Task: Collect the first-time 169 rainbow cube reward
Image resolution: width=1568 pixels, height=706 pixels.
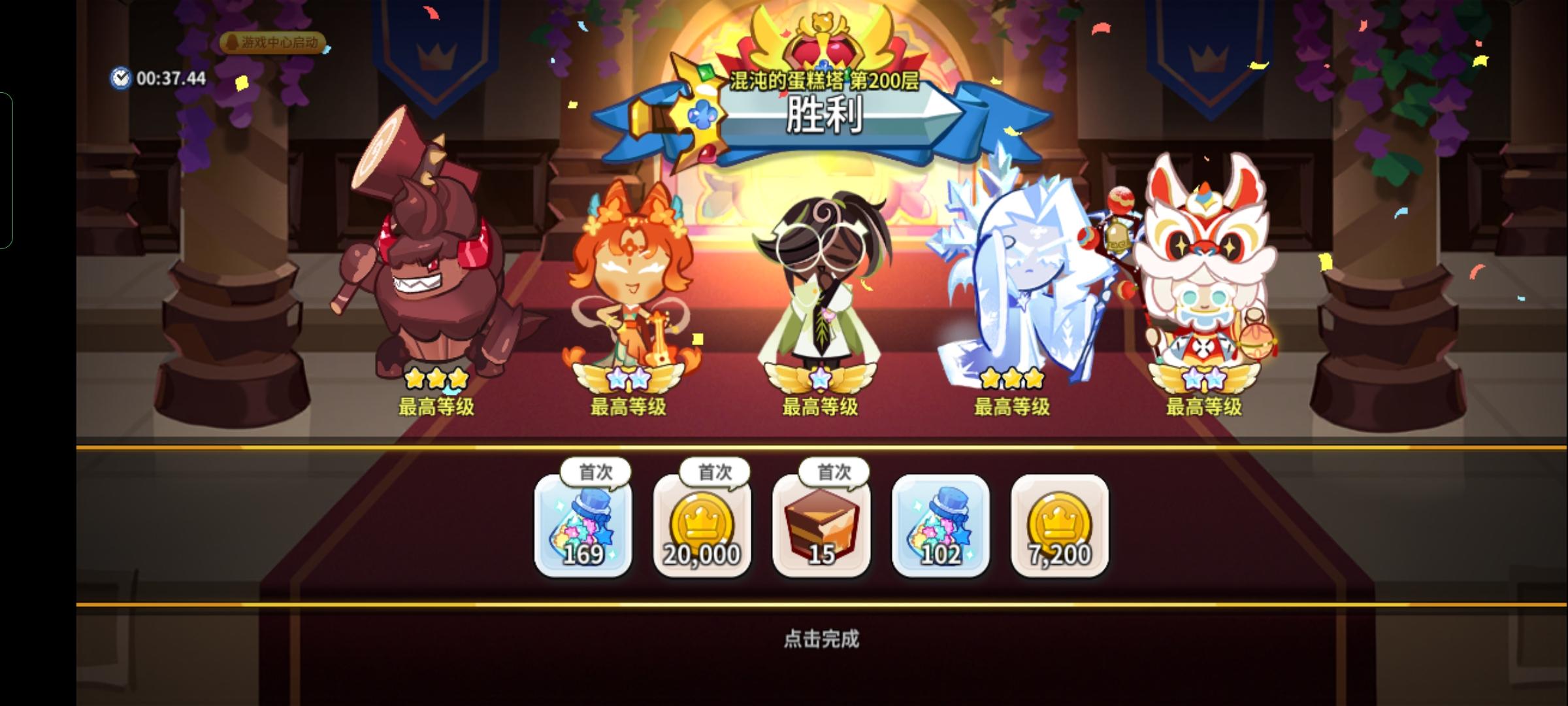Action: coord(583,528)
